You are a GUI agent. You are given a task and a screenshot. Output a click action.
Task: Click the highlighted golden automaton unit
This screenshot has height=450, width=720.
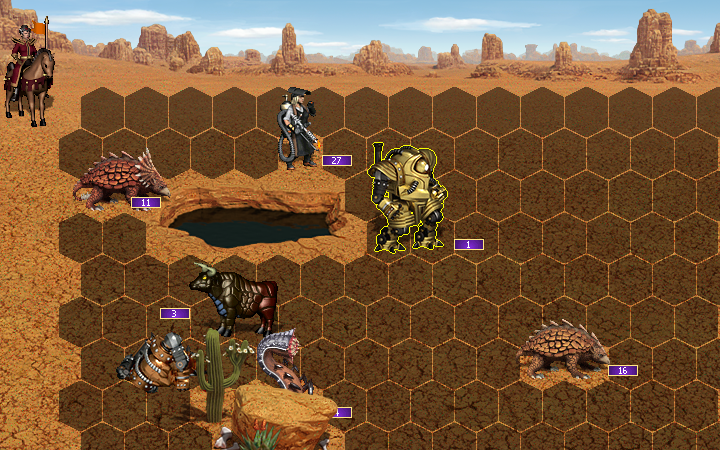tap(405, 198)
